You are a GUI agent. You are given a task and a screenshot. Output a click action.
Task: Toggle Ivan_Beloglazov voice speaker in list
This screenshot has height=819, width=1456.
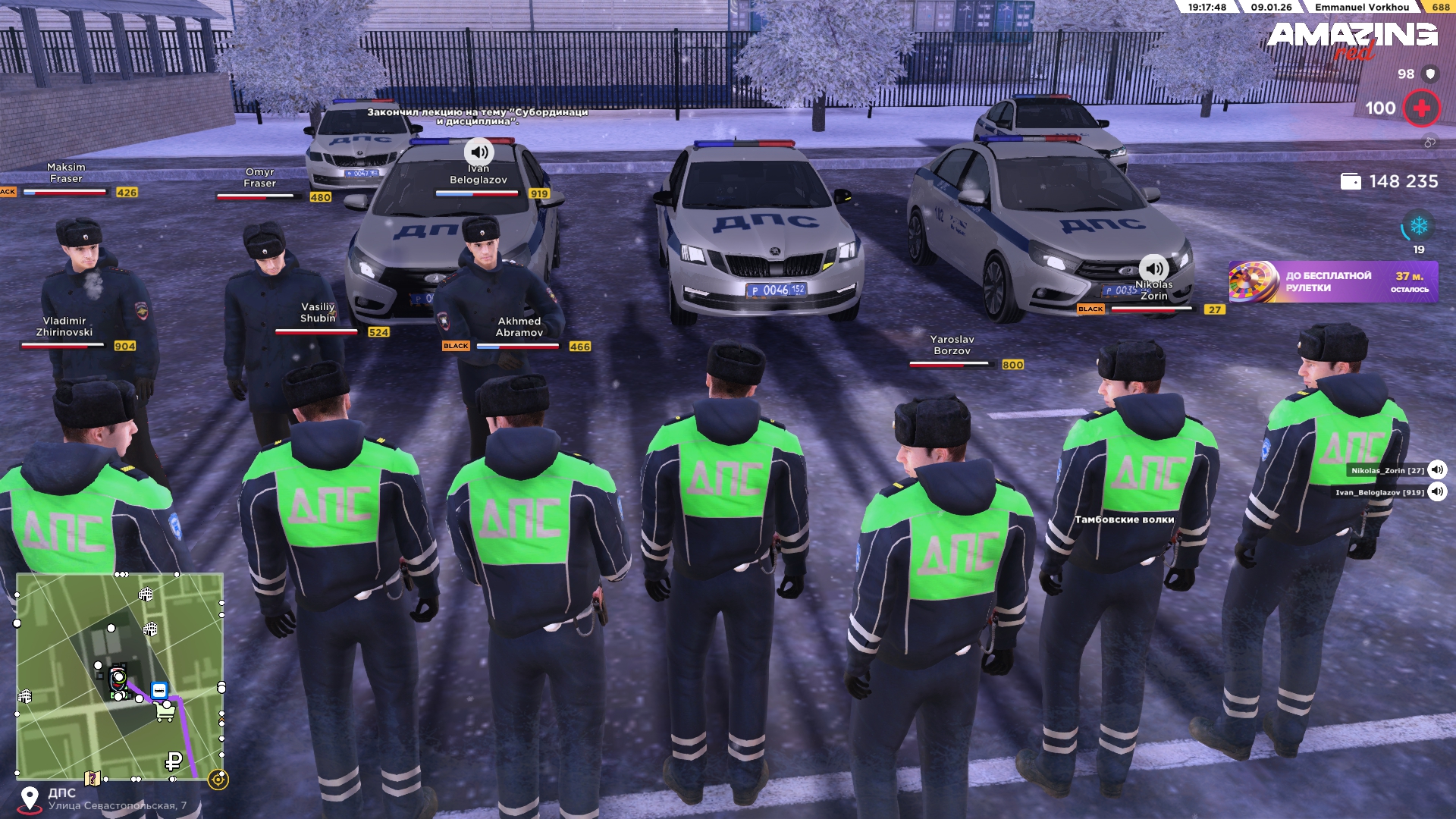click(x=1437, y=492)
